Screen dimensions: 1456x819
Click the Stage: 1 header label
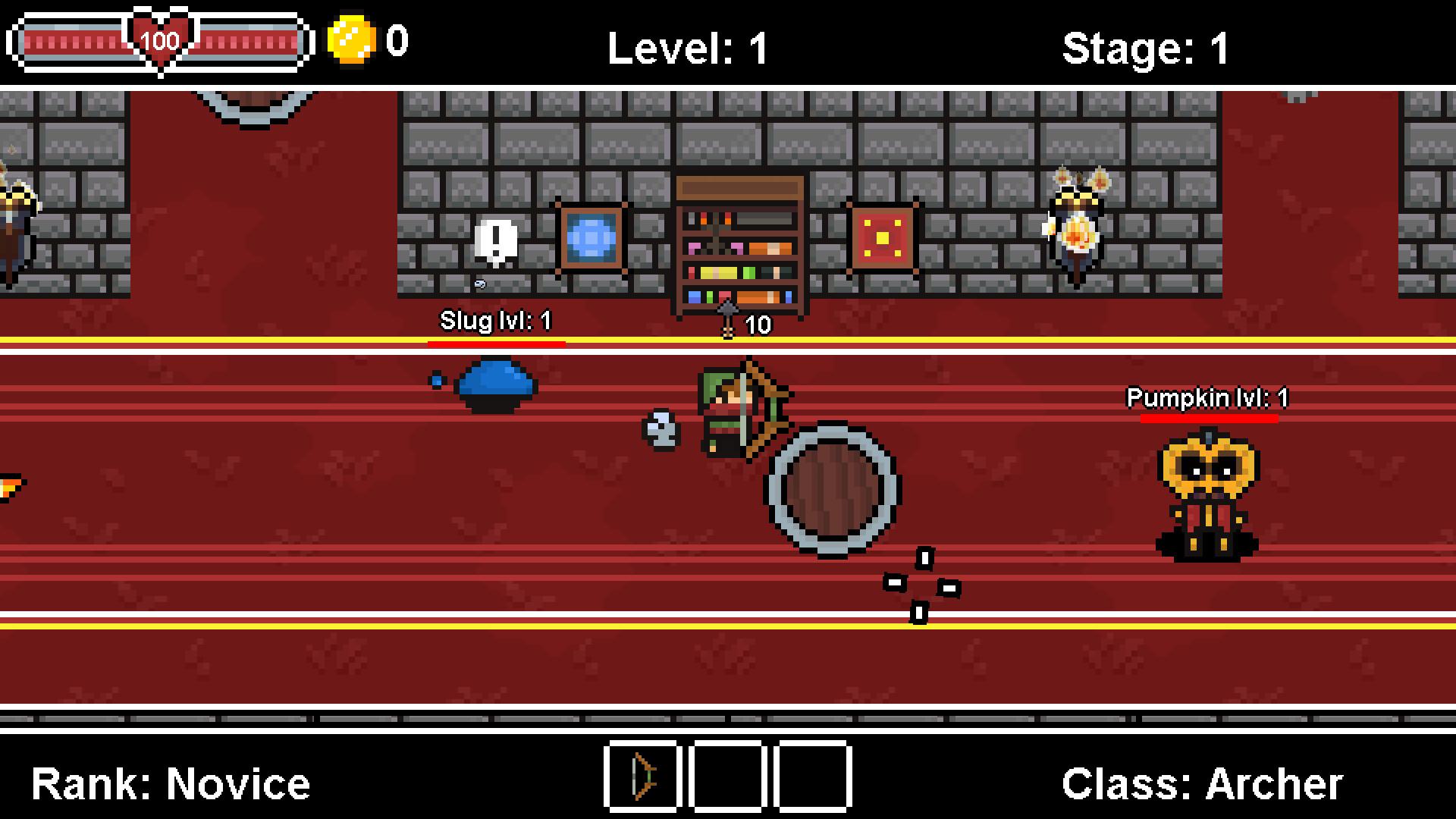tap(1145, 47)
